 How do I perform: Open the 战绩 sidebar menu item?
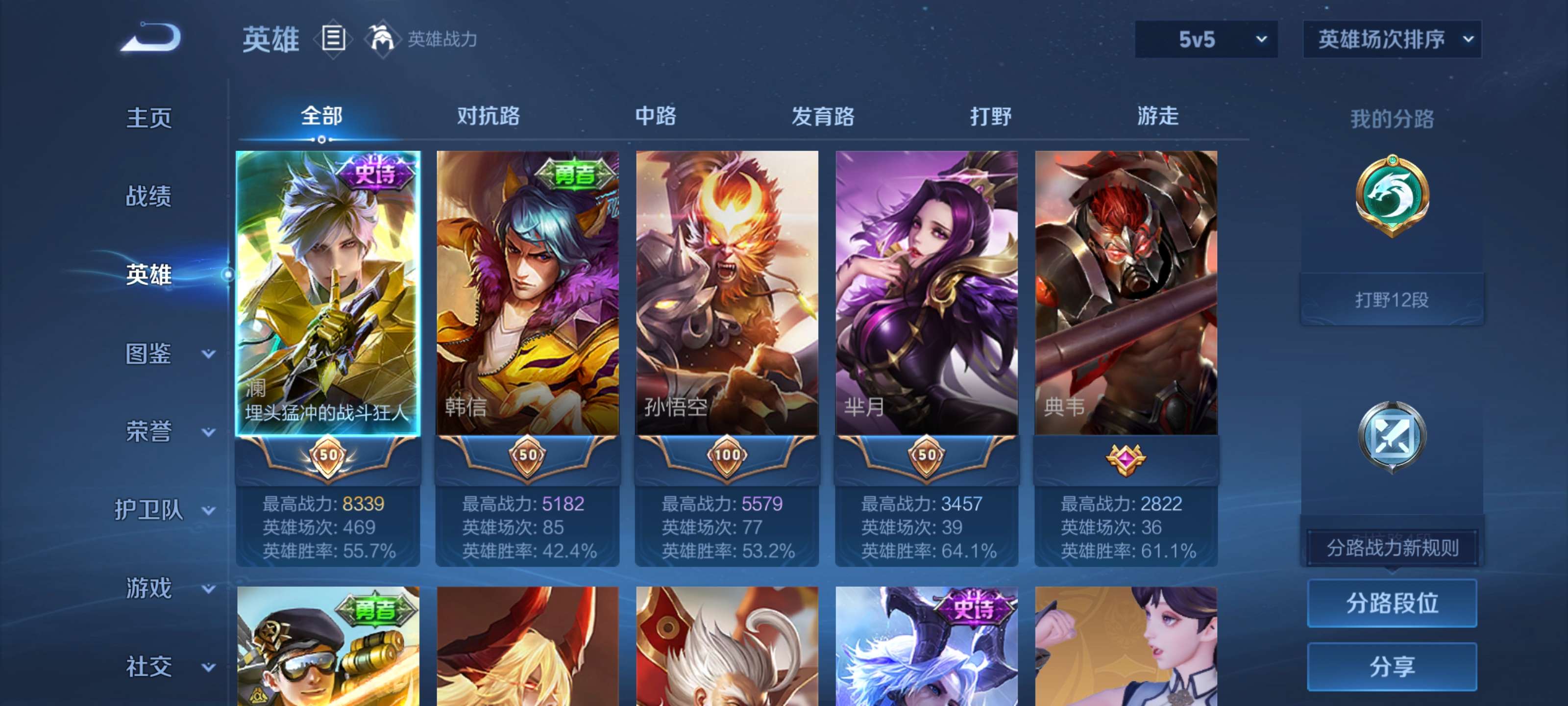coord(148,197)
